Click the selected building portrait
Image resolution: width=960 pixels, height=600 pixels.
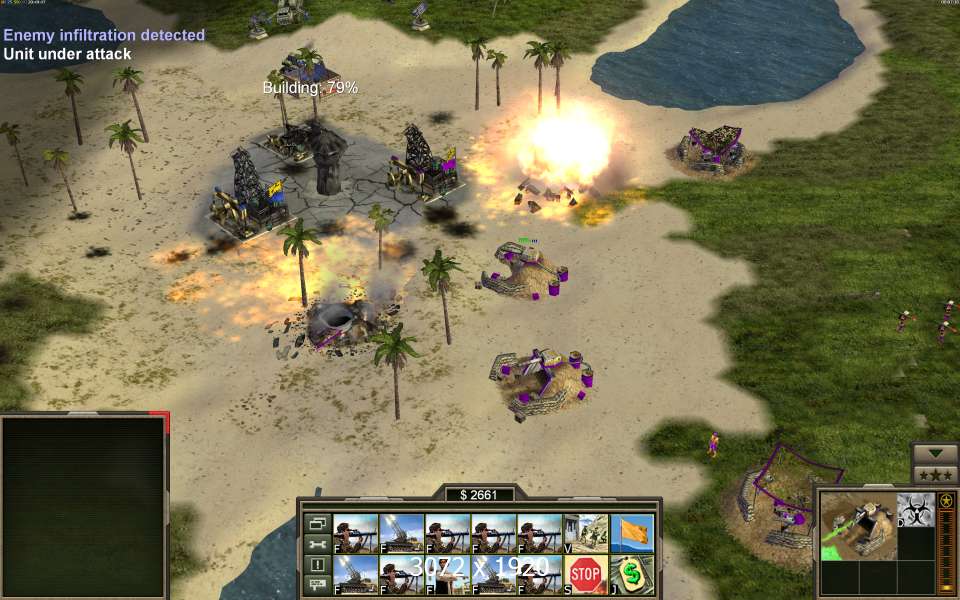point(858,526)
